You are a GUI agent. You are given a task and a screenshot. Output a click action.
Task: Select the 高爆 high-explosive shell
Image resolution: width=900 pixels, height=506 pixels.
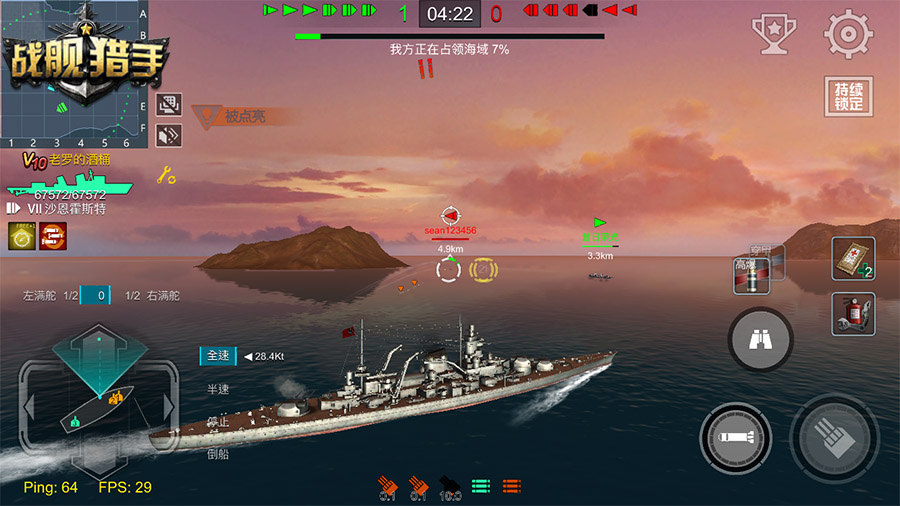pyautogui.click(x=750, y=275)
